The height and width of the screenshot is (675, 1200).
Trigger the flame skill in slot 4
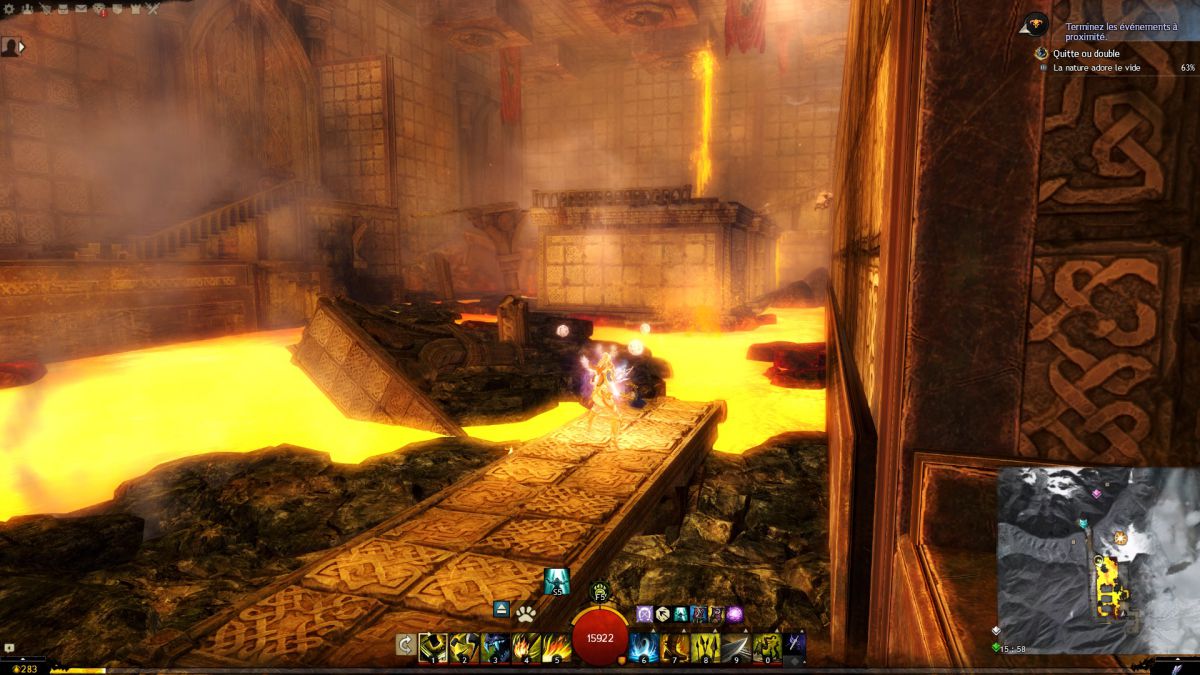point(526,647)
